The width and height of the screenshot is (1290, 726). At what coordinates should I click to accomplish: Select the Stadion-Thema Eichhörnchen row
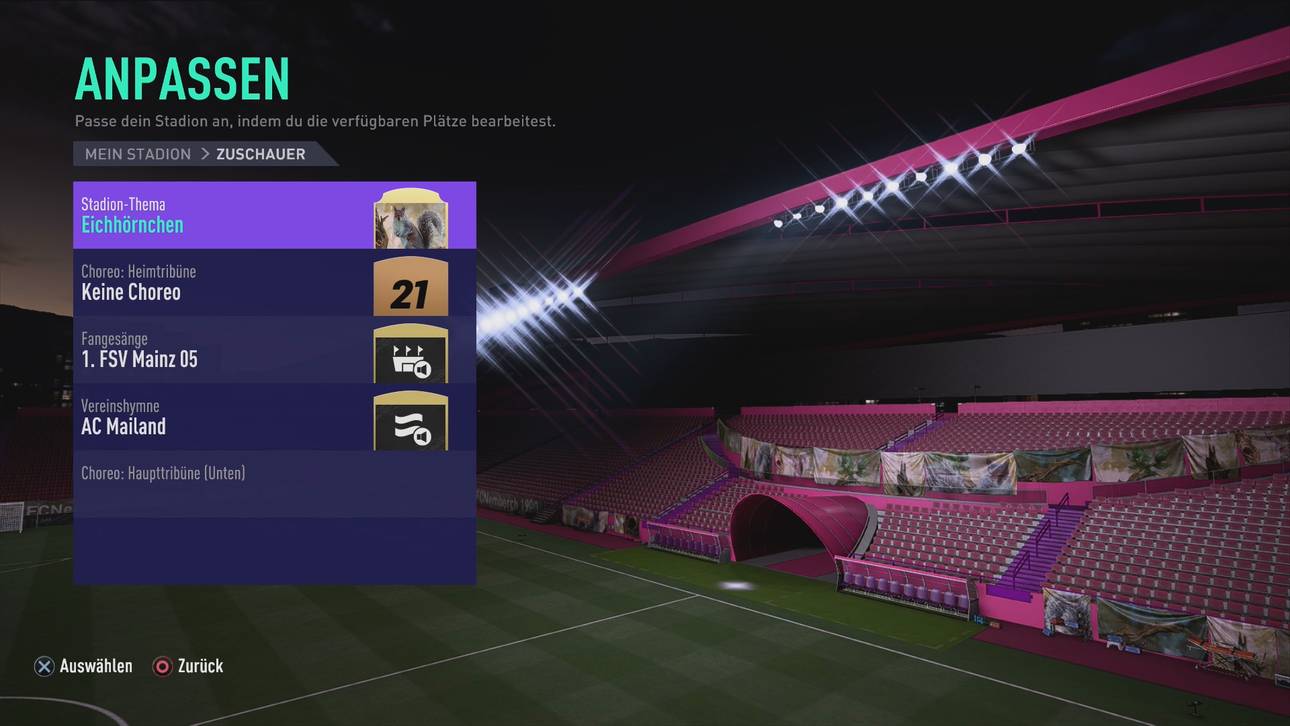coord(220,215)
